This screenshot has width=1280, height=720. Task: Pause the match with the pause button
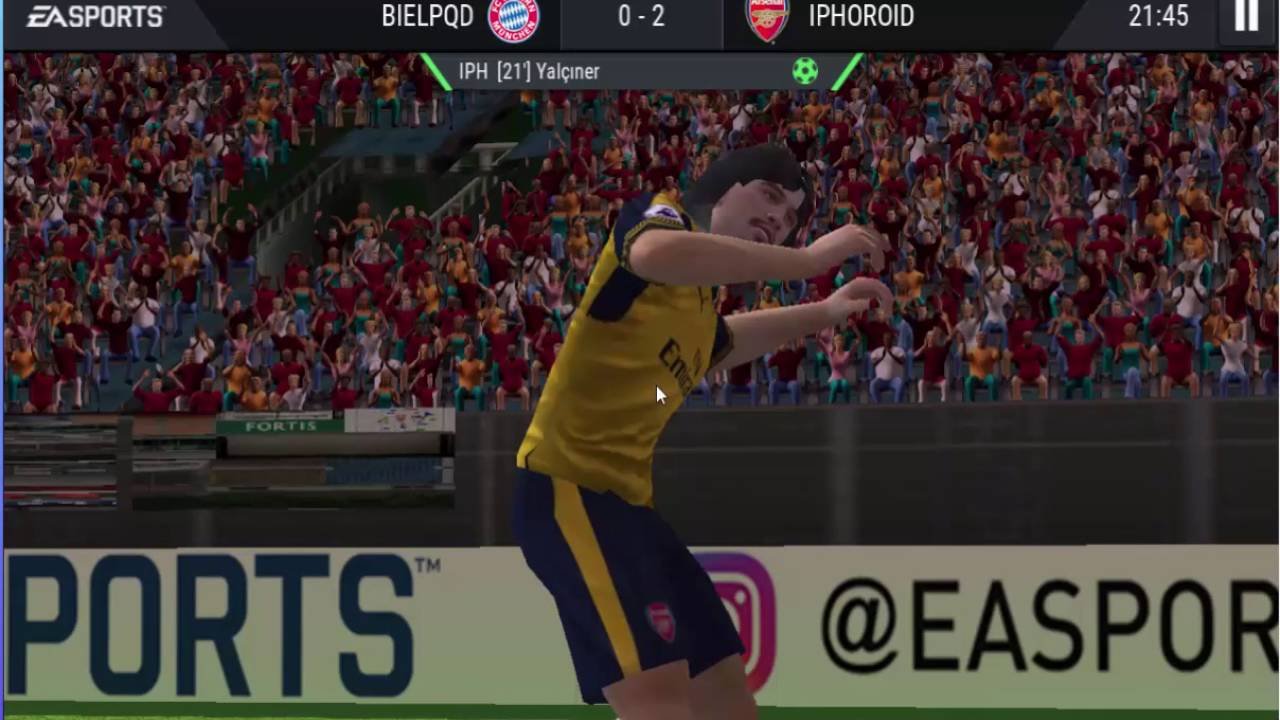[x=1246, y=16]
